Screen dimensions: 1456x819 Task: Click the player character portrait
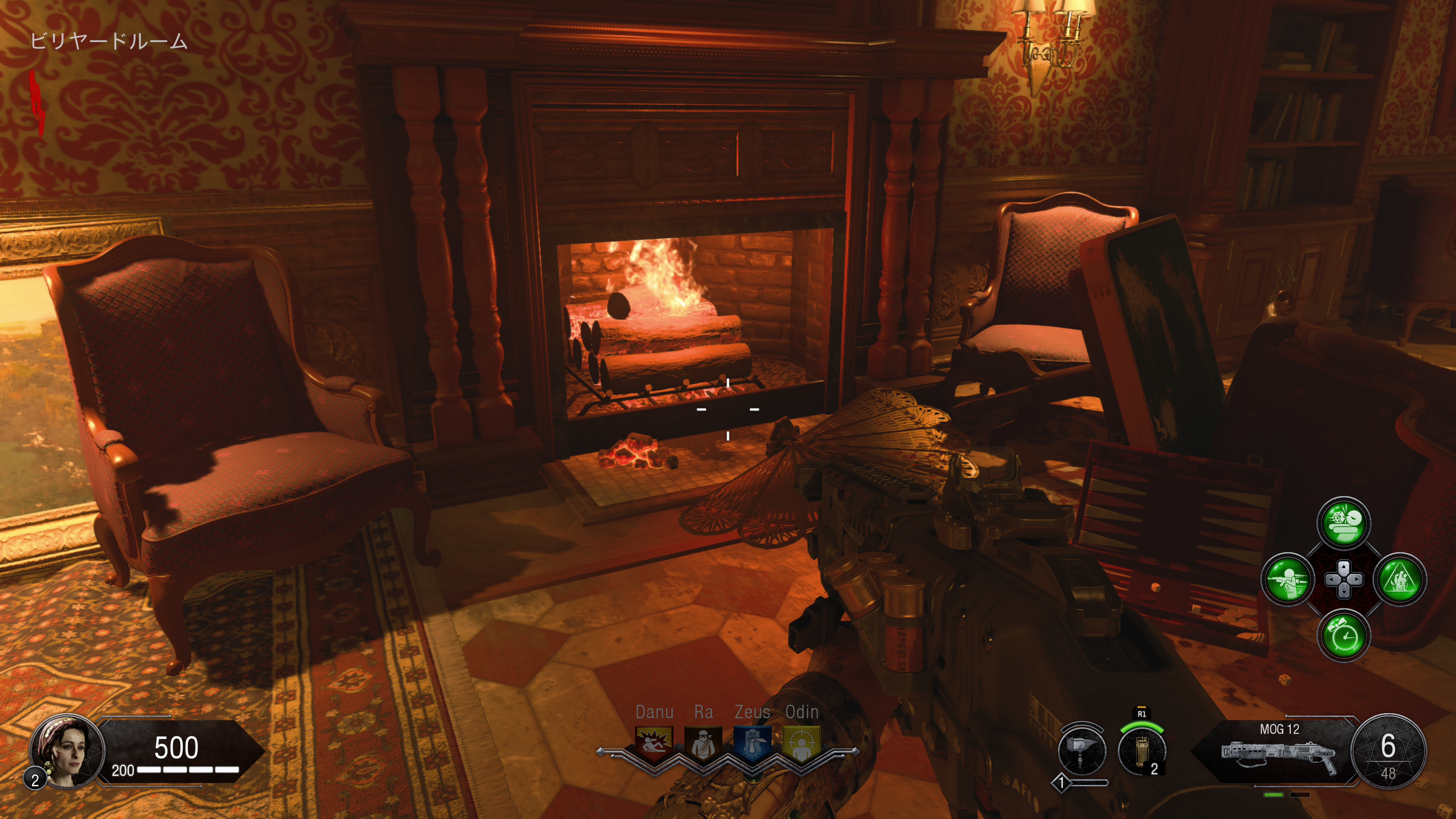(x=67, y=750)
